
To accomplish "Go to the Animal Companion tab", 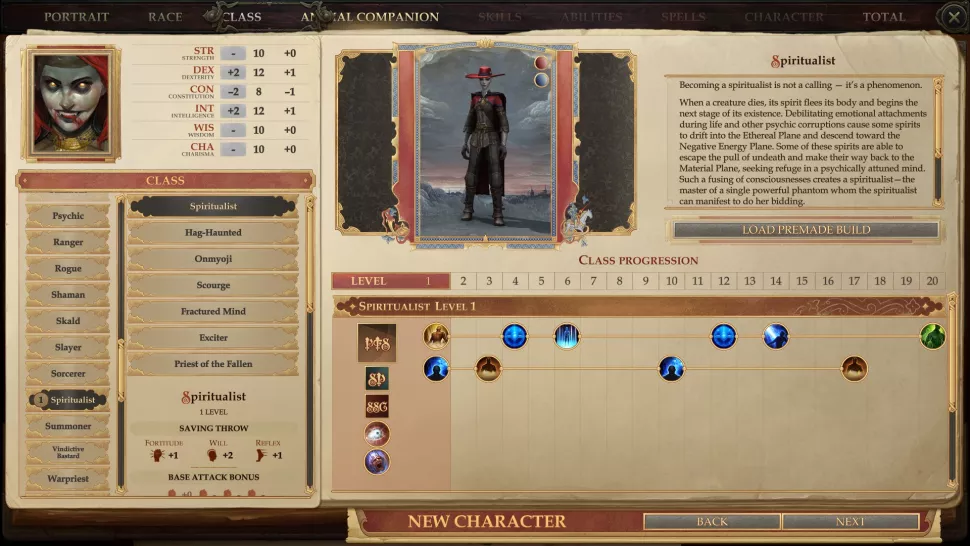I will [370, 17].
